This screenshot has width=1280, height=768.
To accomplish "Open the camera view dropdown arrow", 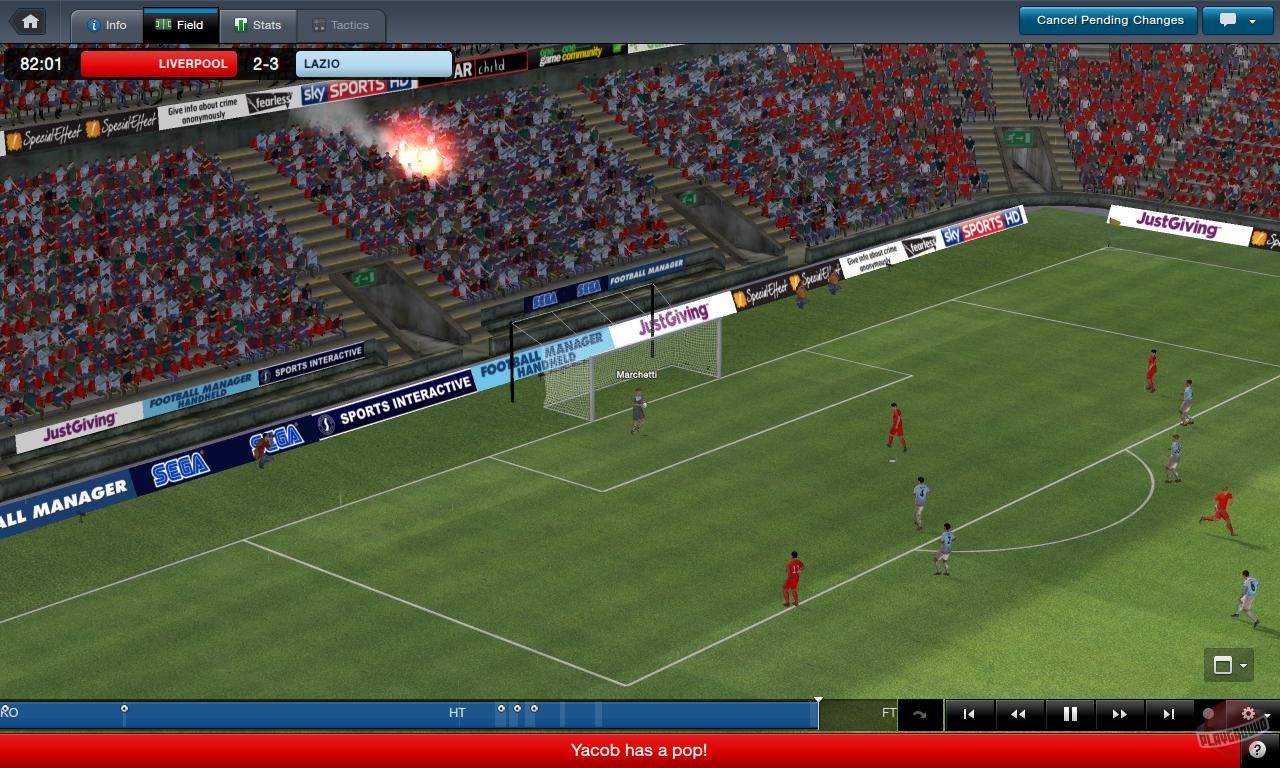I will (1243, 665).
